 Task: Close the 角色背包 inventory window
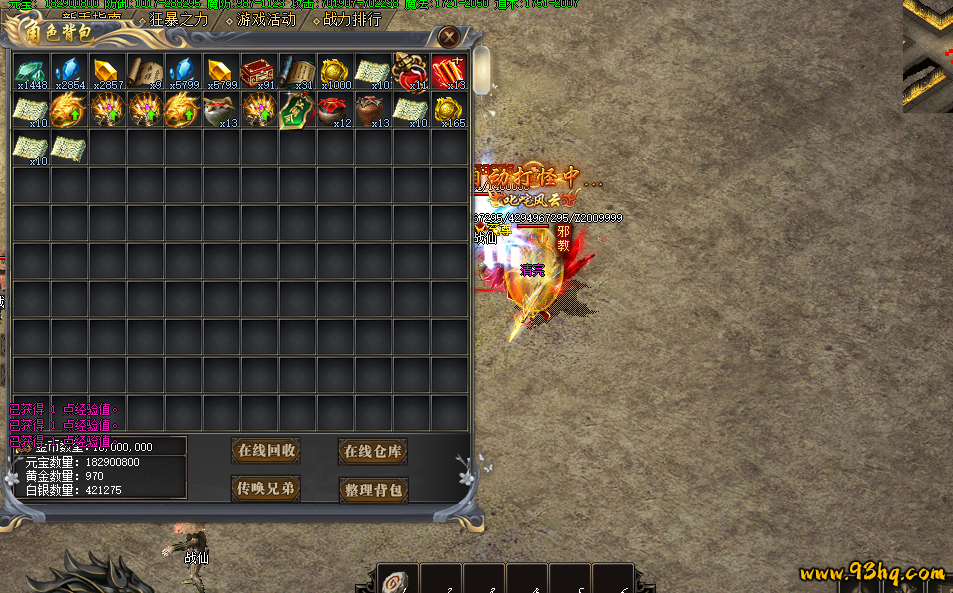[450, 37]
